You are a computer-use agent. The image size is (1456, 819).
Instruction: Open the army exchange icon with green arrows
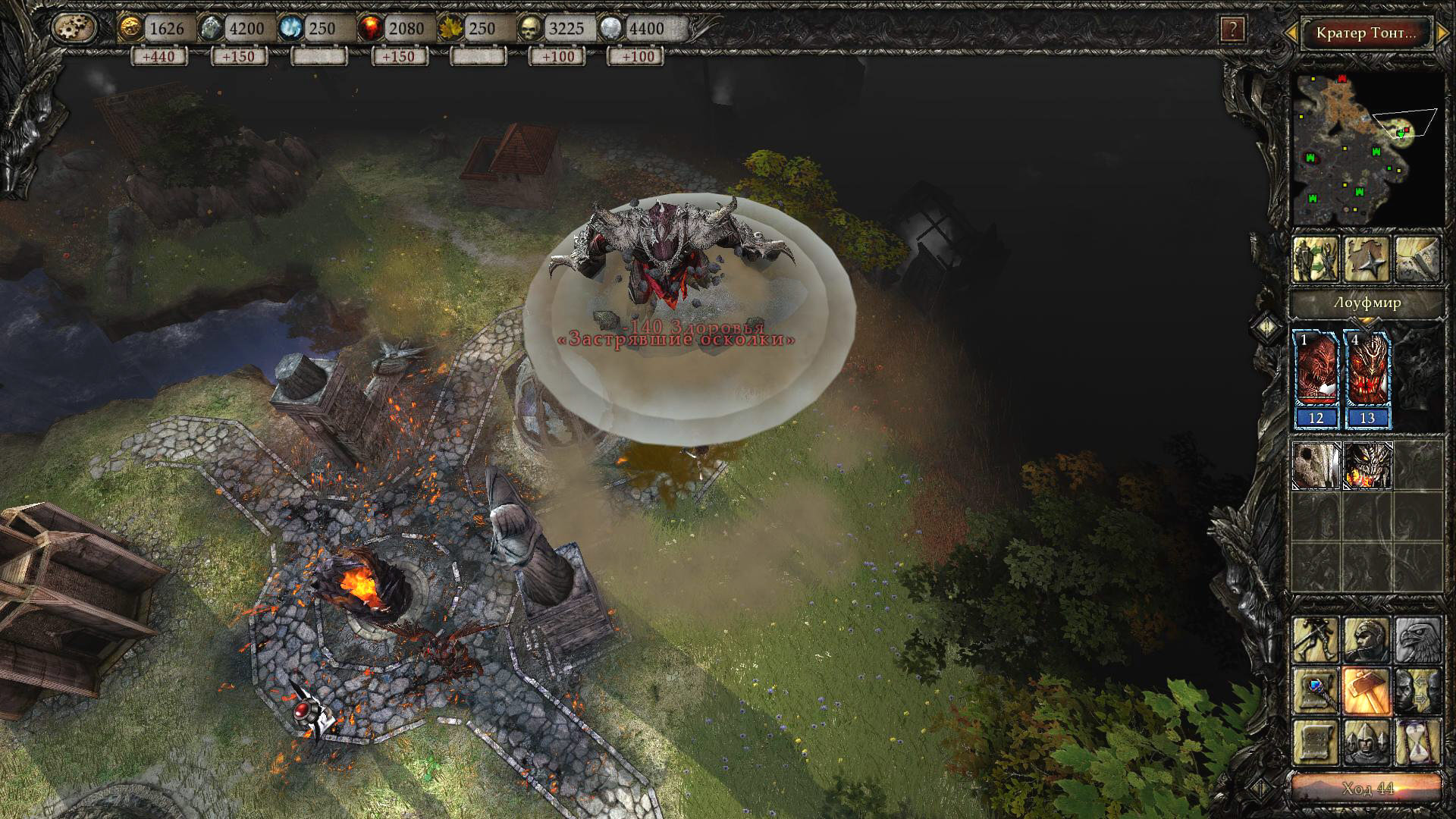(1316, 259)
